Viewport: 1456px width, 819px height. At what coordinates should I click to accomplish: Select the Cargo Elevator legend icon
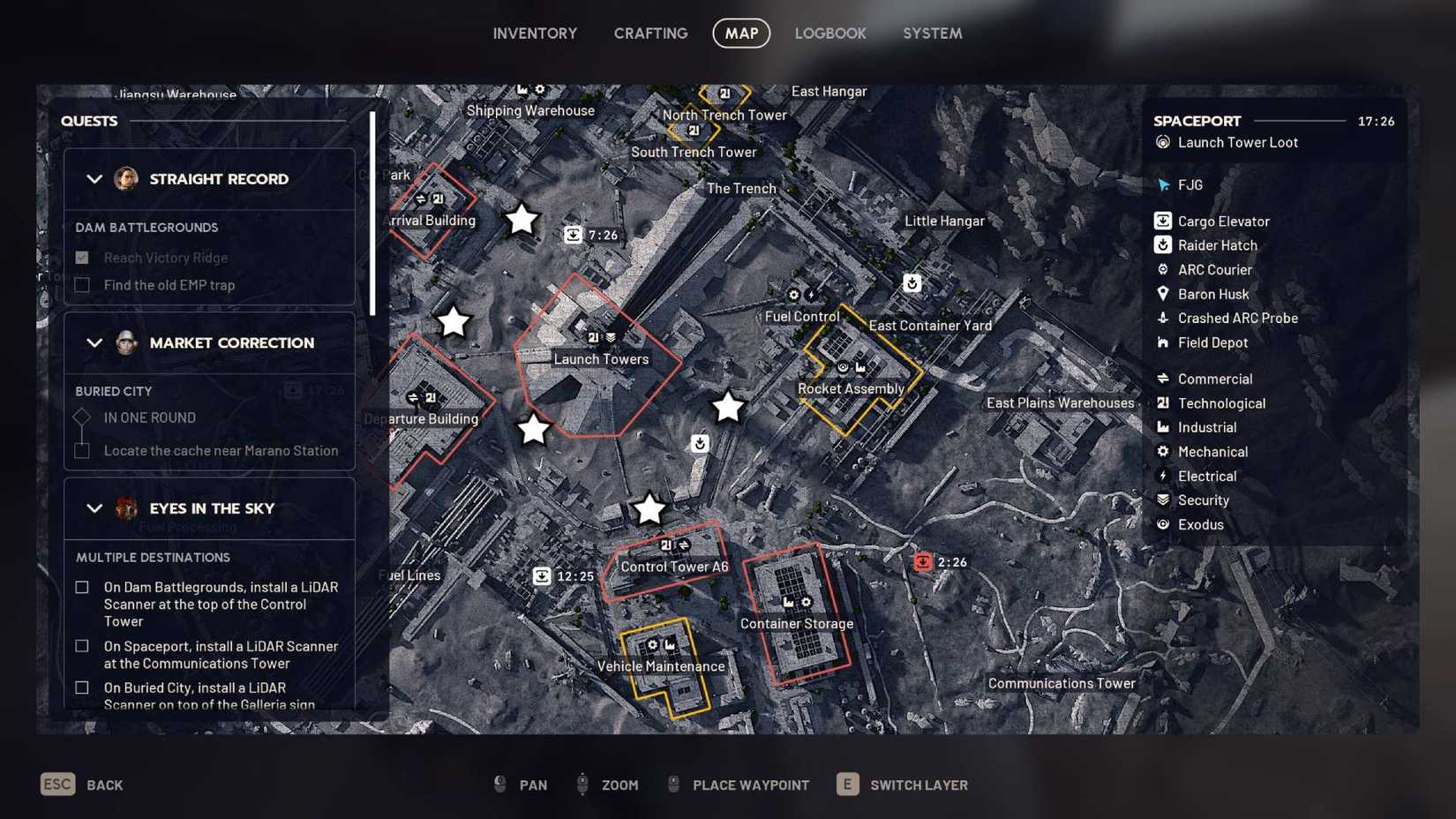(1162, 221)
